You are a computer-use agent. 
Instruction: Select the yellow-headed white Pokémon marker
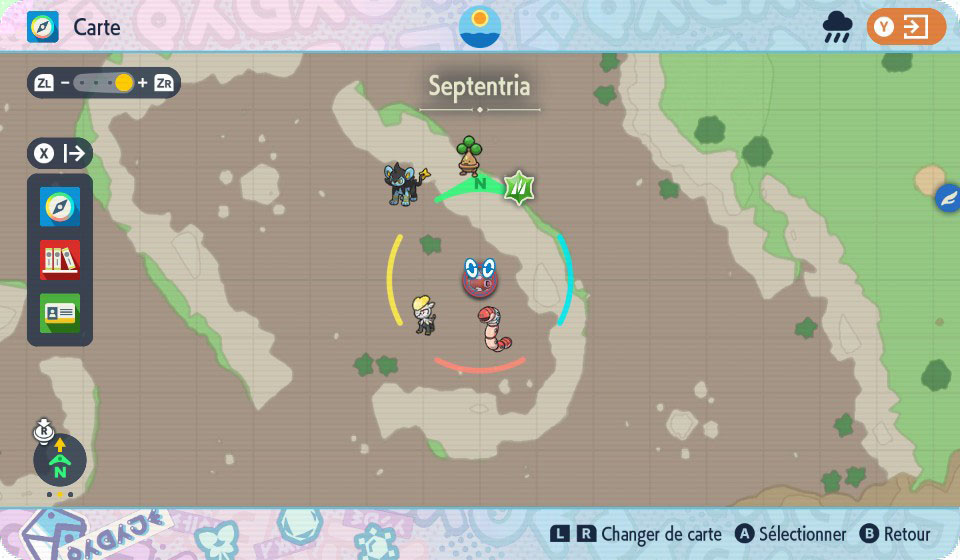point(424,314)
